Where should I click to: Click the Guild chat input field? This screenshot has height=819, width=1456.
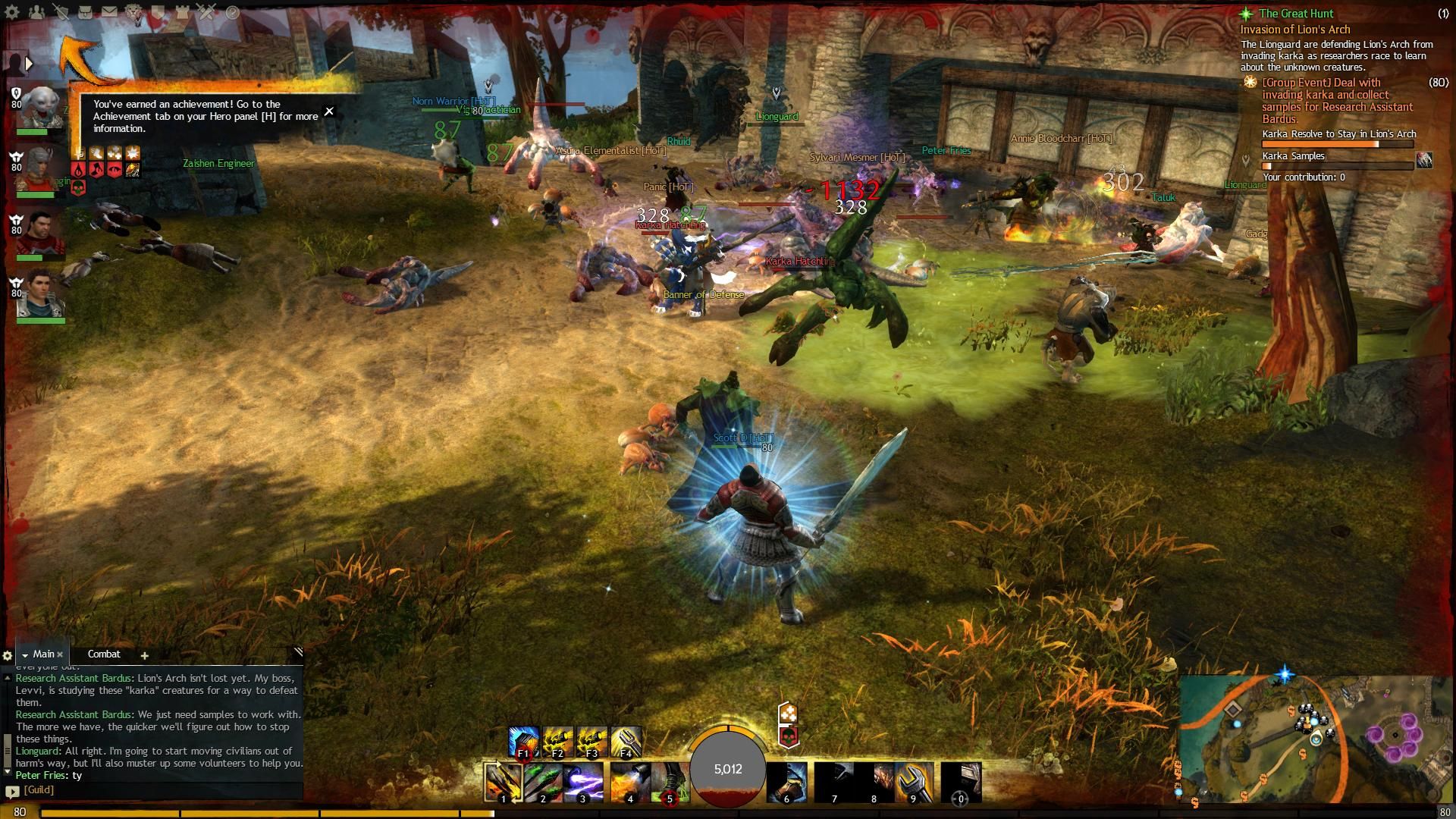point(159,790)
